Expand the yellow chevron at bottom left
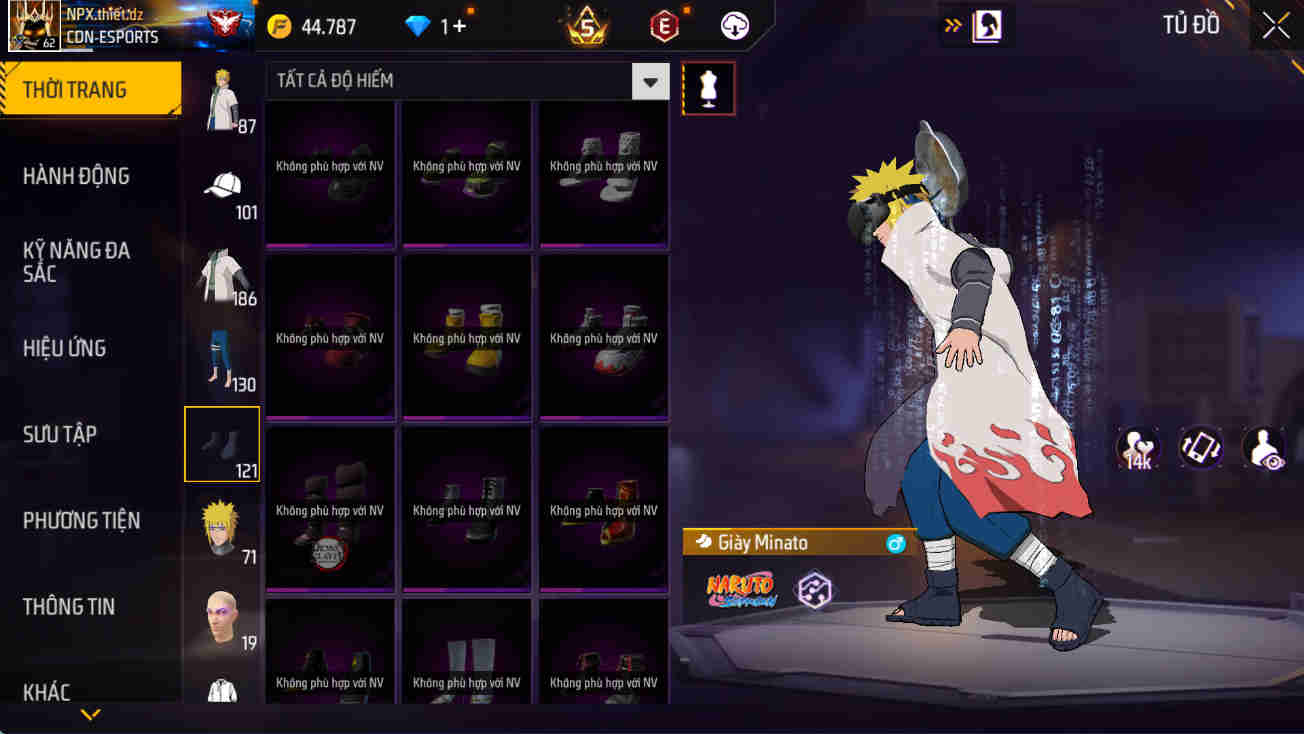Image resolution: width=1304 pixels, height=734 pixels. (92, 716)
